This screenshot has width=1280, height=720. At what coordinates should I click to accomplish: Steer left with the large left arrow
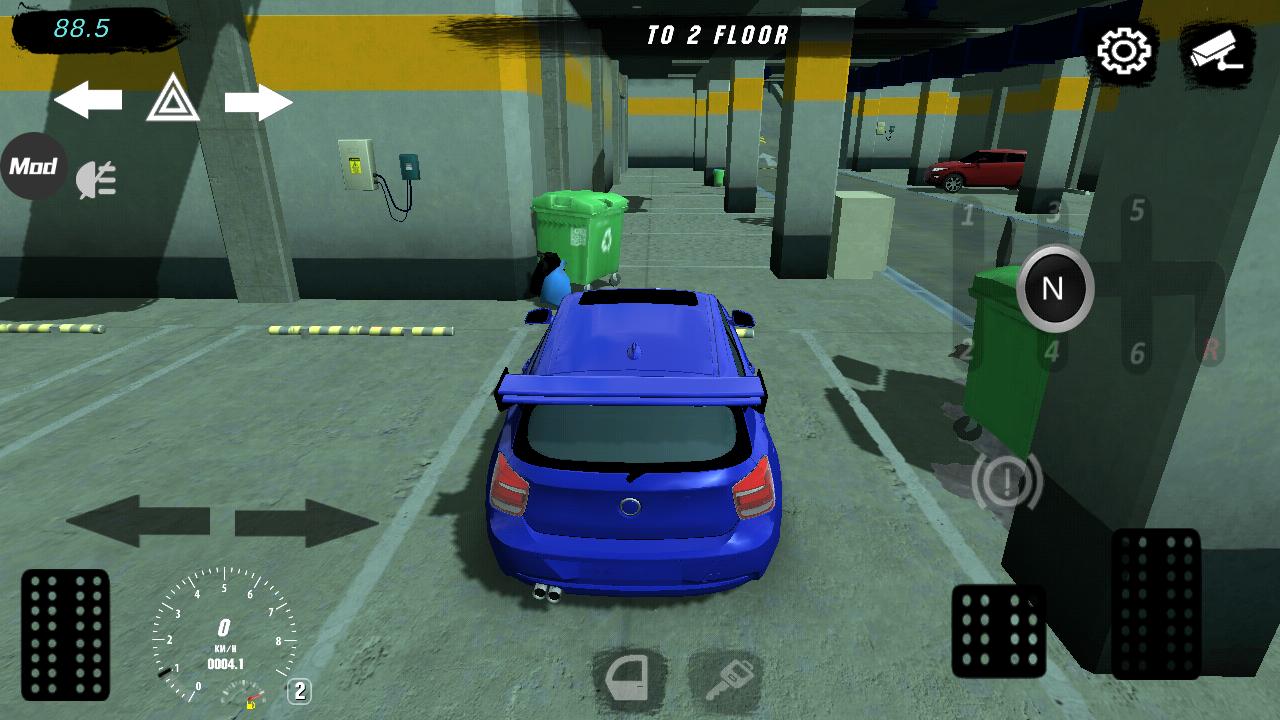[138, 521]
